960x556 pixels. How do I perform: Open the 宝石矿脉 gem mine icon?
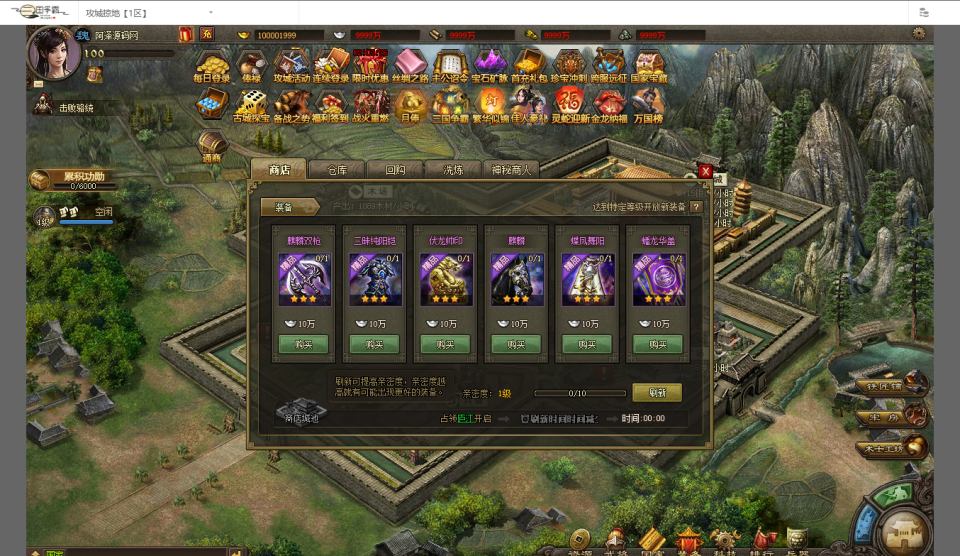point(489,66)
